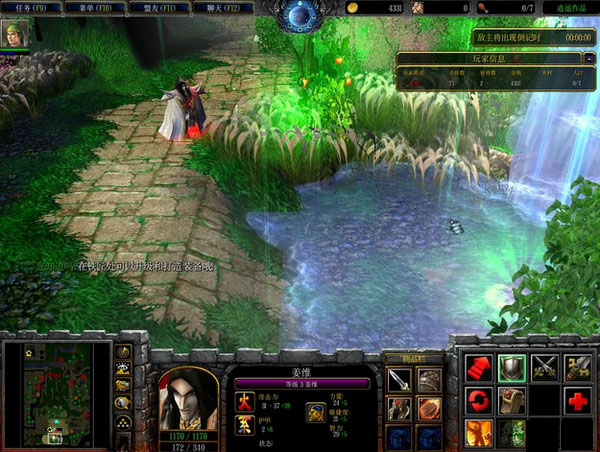Activate the gauntlet Hold Position command
600x452 pixels.
point(511,400)
